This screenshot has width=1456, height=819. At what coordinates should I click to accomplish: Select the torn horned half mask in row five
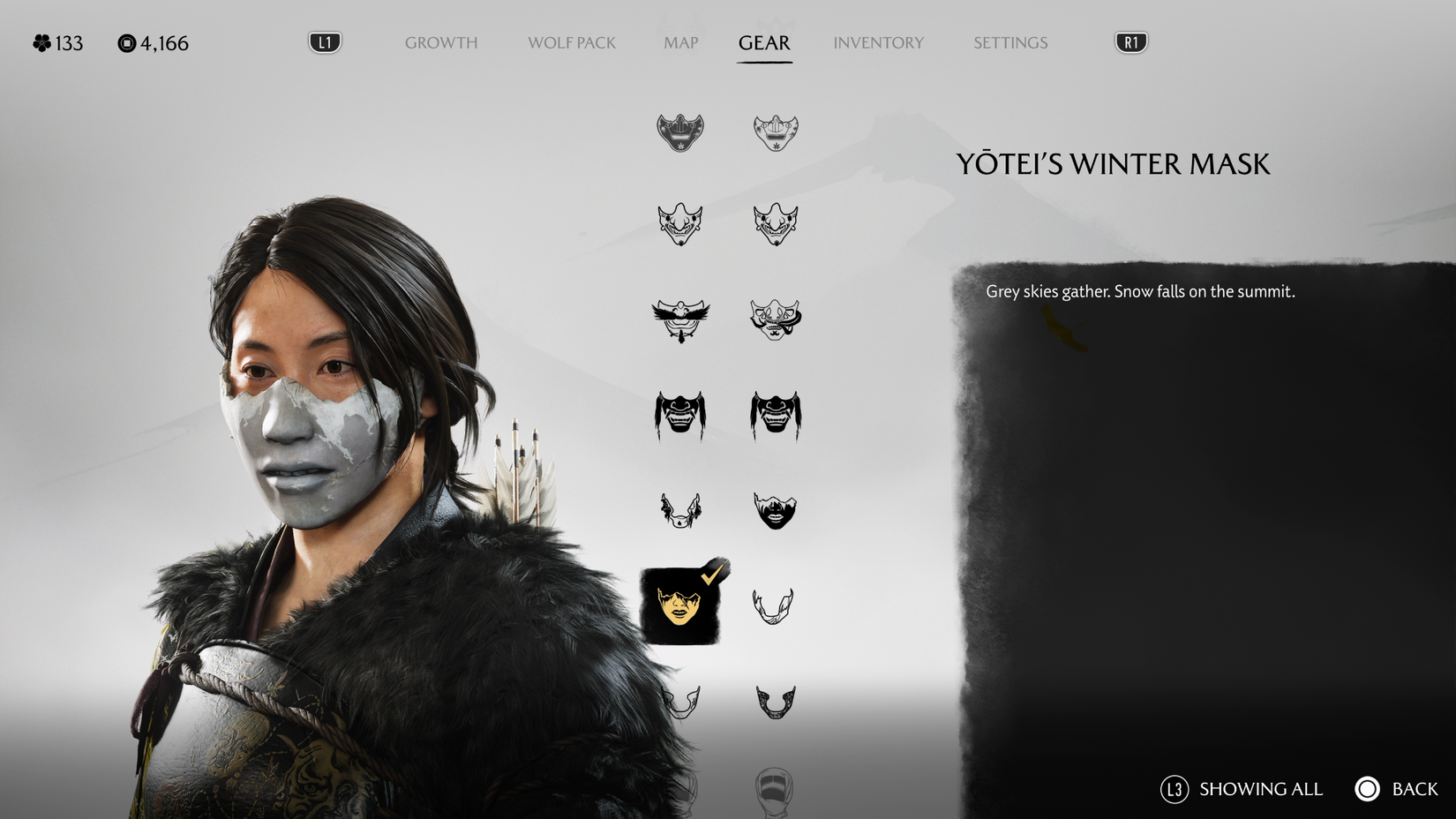pyautogui.click(x=679, y=507)
